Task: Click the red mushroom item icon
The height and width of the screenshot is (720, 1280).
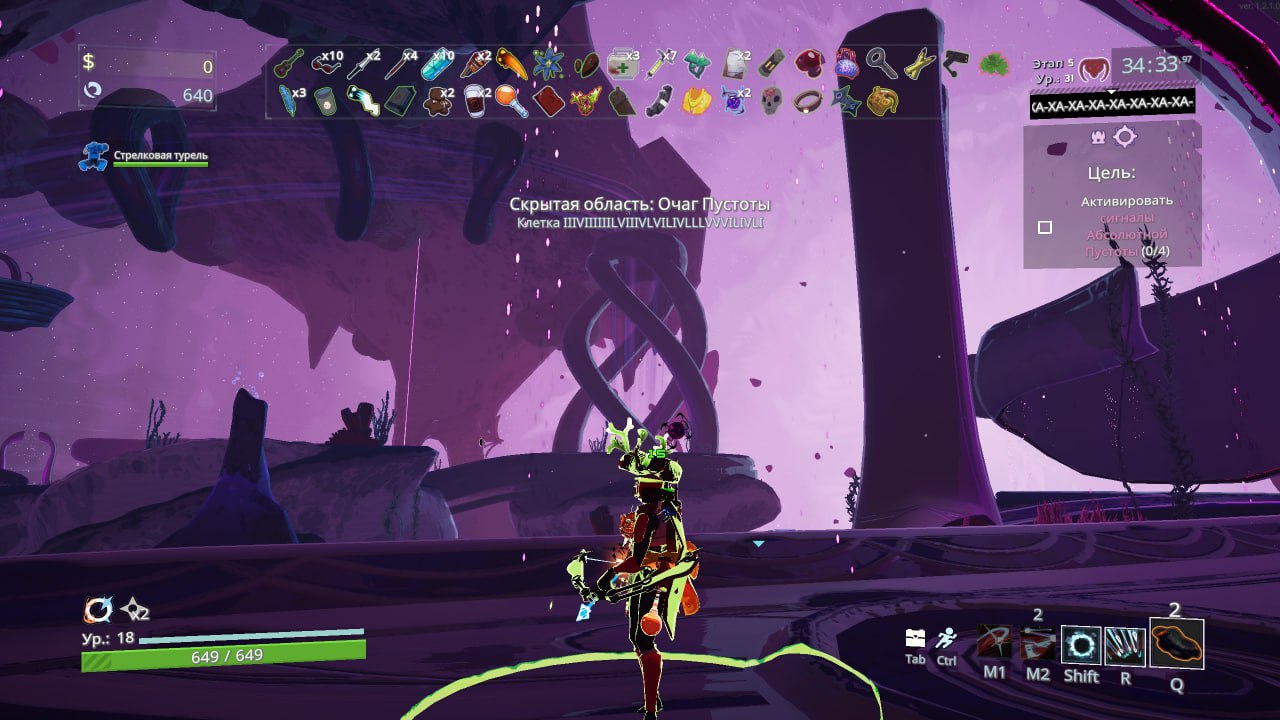Action: pyautogui.click(x=808, y=64)
